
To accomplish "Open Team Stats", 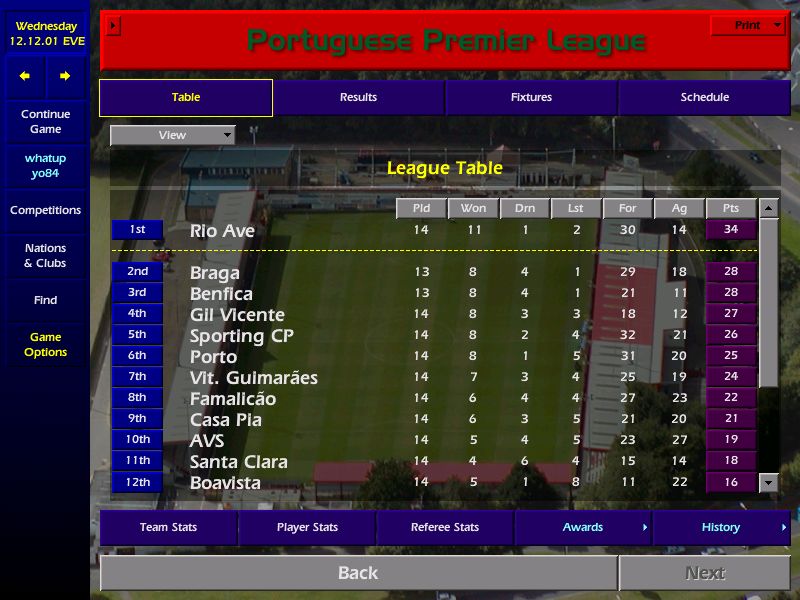I will [x=168, y=528].
